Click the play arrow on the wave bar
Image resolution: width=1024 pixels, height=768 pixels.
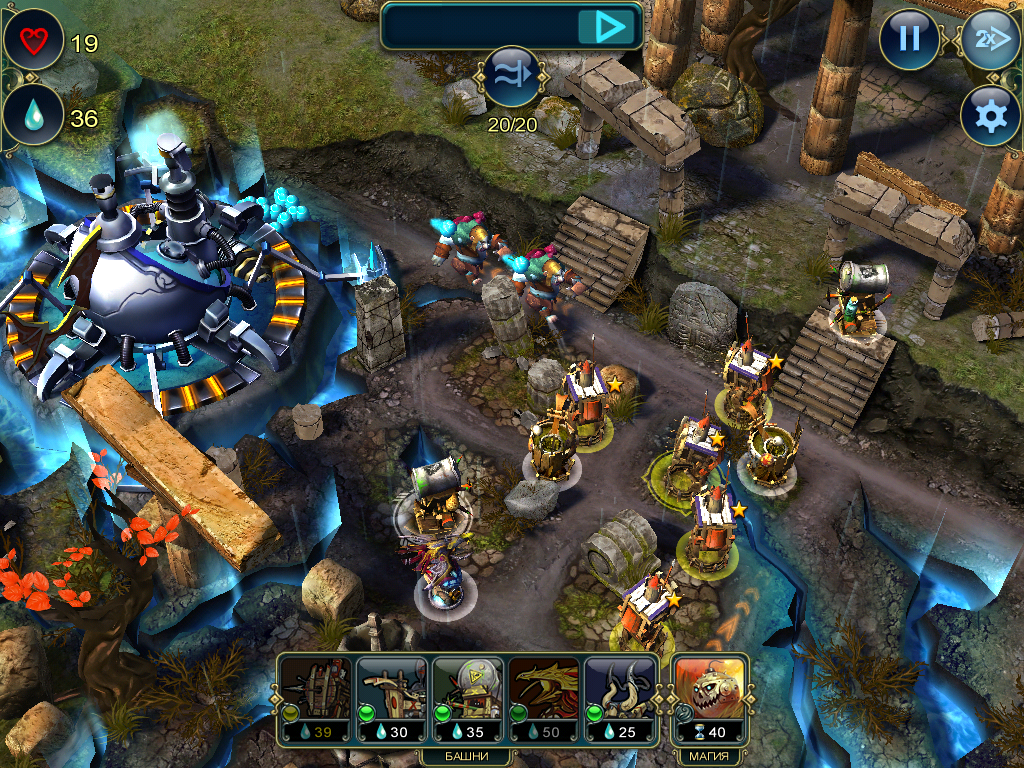(x=608, y=26)
